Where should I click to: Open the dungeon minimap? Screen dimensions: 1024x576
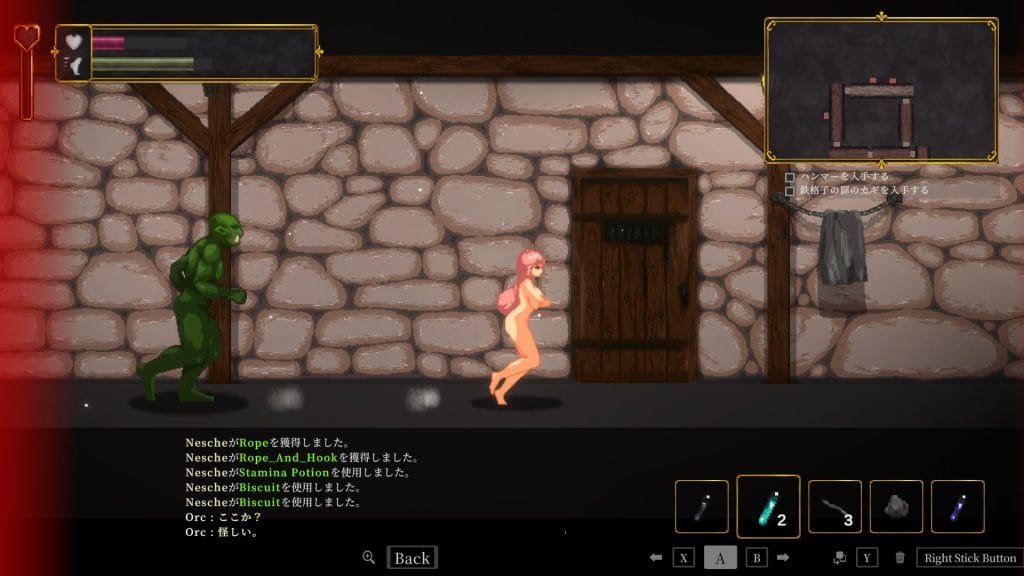coord(881,90)
